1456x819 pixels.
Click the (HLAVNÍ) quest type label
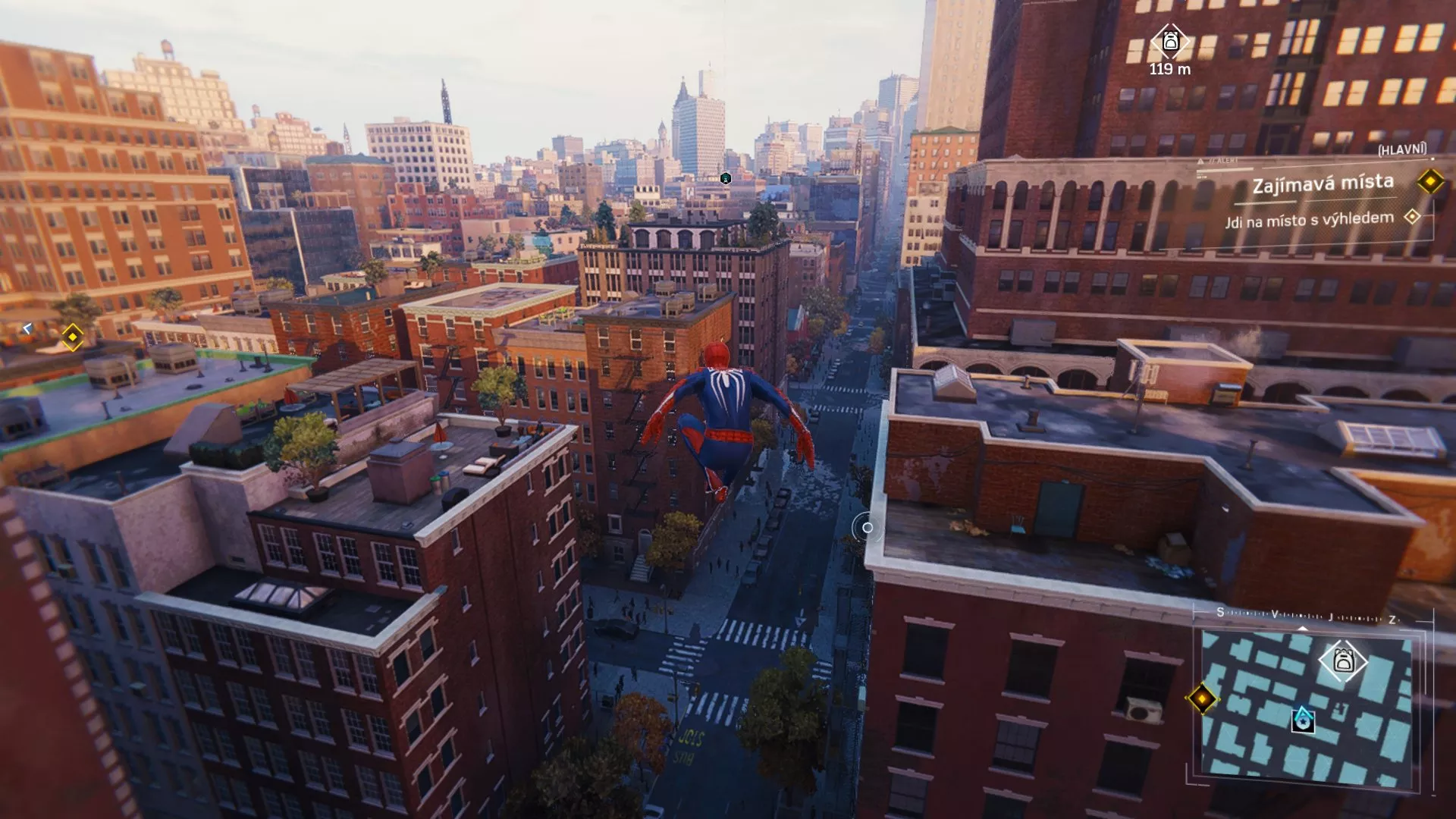(x=1404, y=150)
